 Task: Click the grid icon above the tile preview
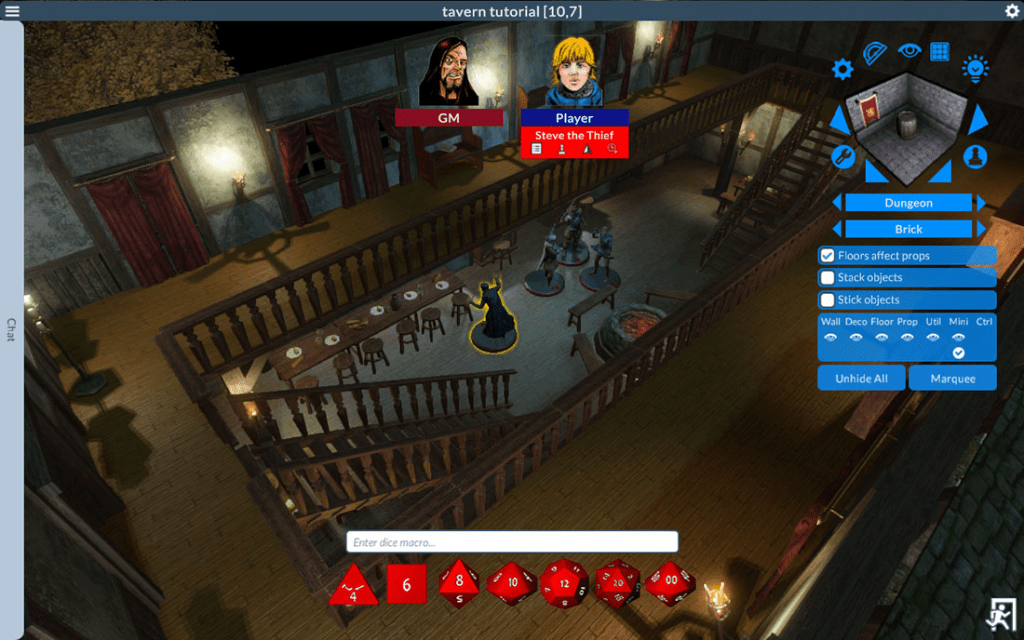click(x=939, y=51)
